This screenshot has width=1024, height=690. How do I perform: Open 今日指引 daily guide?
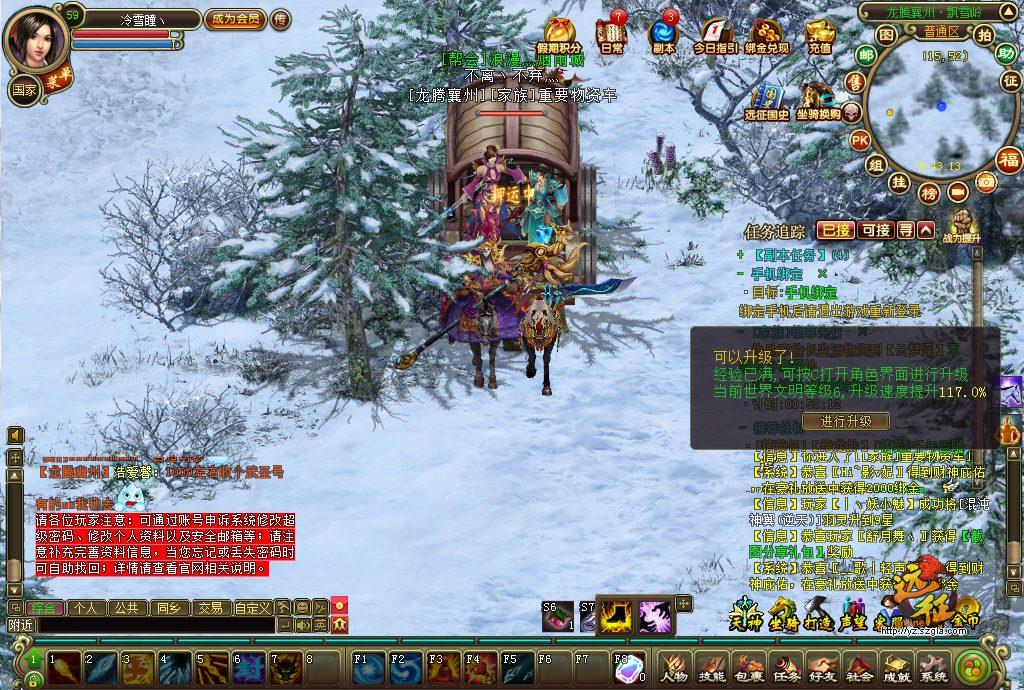[x=715, y=34]
